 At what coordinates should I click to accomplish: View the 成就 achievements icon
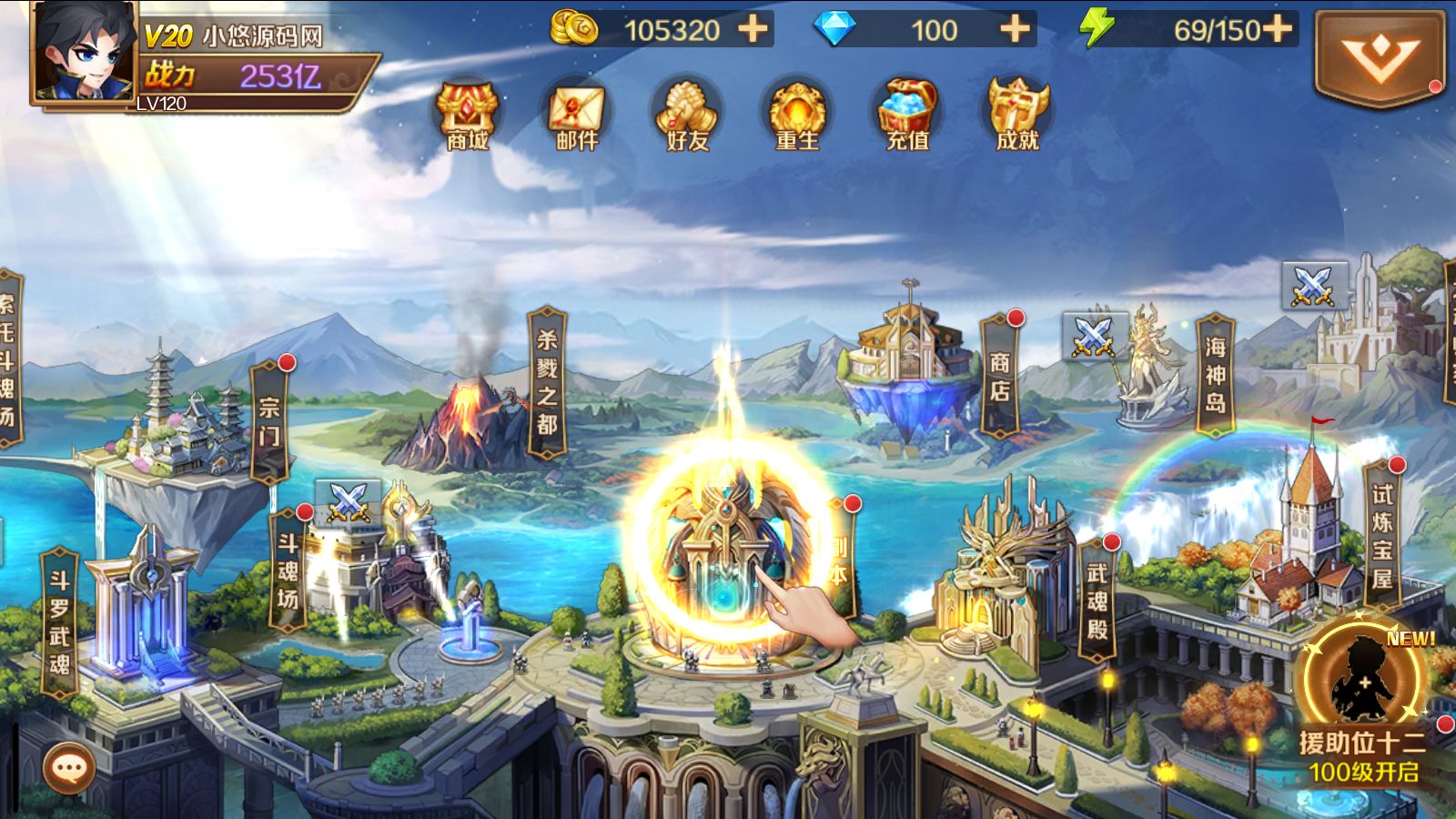(x=1017, y=116)
